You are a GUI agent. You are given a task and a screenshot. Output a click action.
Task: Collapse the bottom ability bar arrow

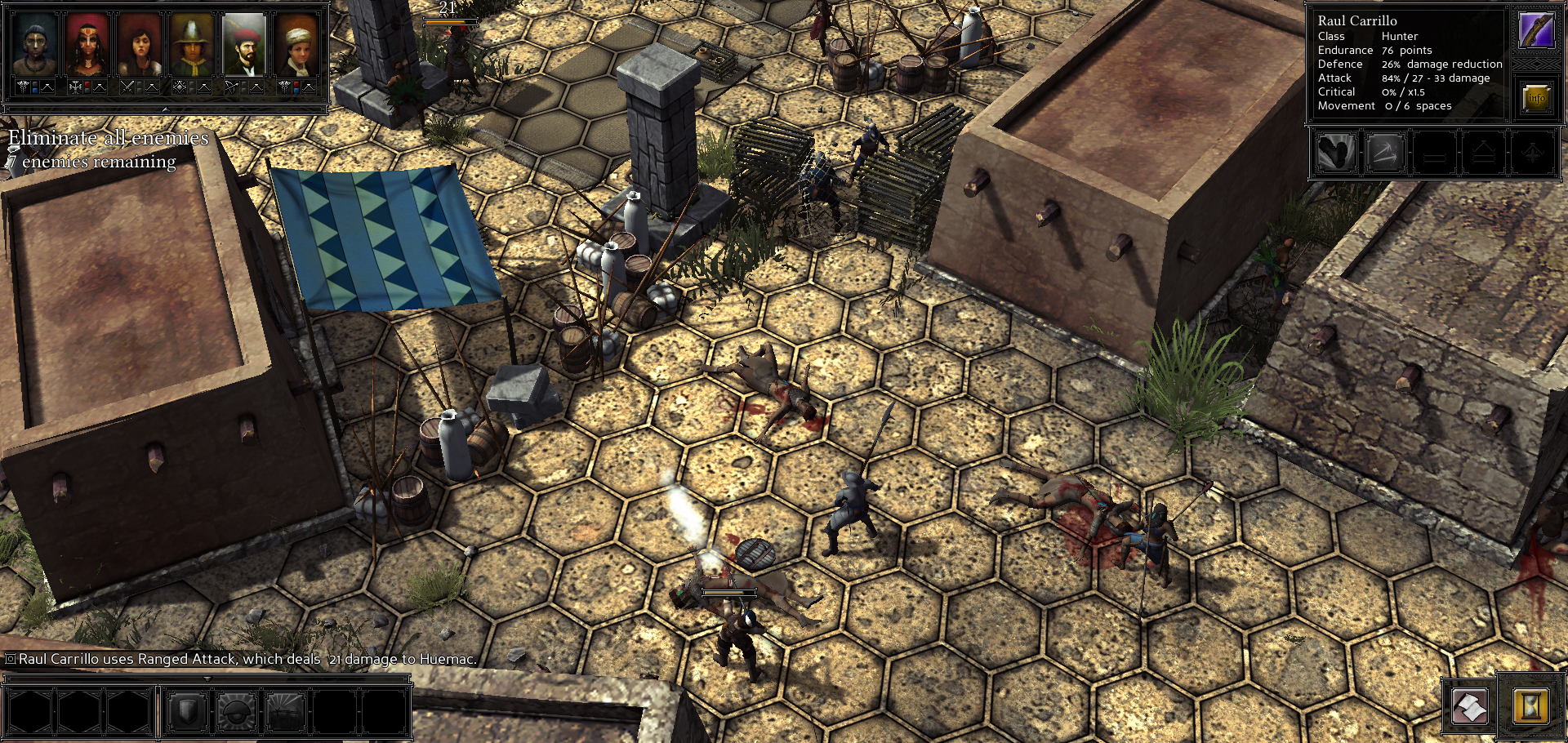(x=207, y=678)
